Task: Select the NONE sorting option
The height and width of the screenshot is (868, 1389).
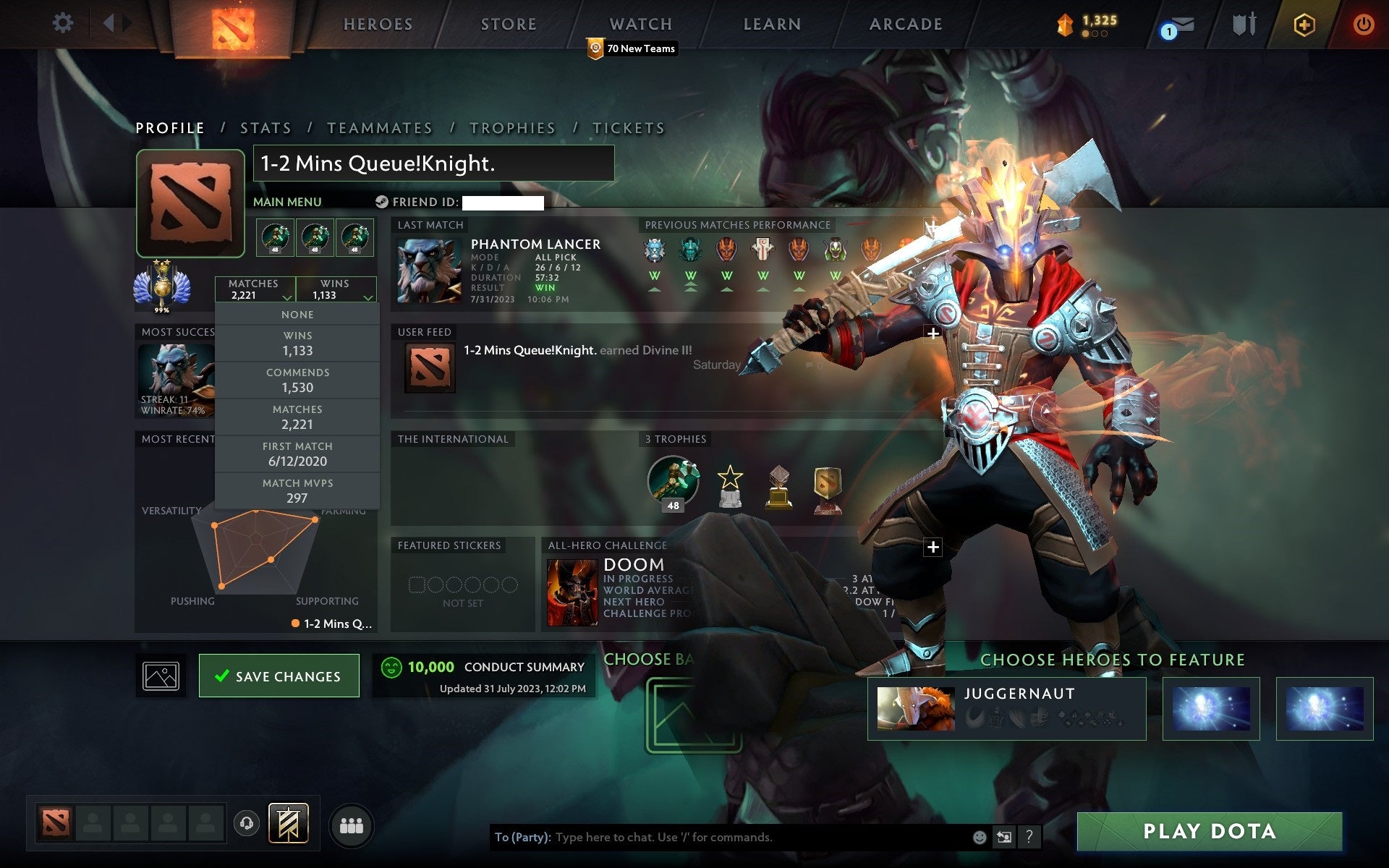Action: (x=297, y=314)
